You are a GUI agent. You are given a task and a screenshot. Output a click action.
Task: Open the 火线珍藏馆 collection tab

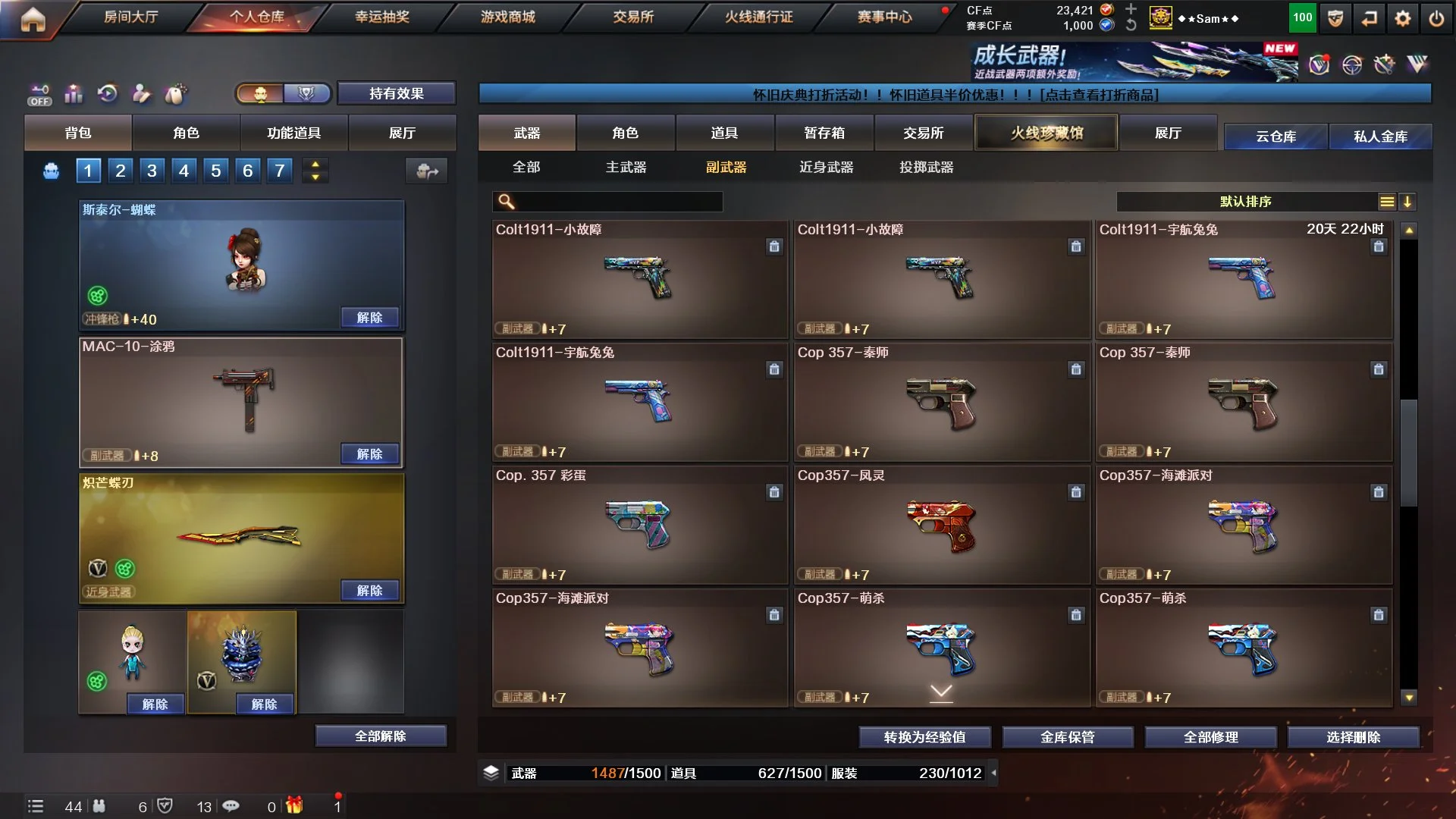click(1046, 133)
